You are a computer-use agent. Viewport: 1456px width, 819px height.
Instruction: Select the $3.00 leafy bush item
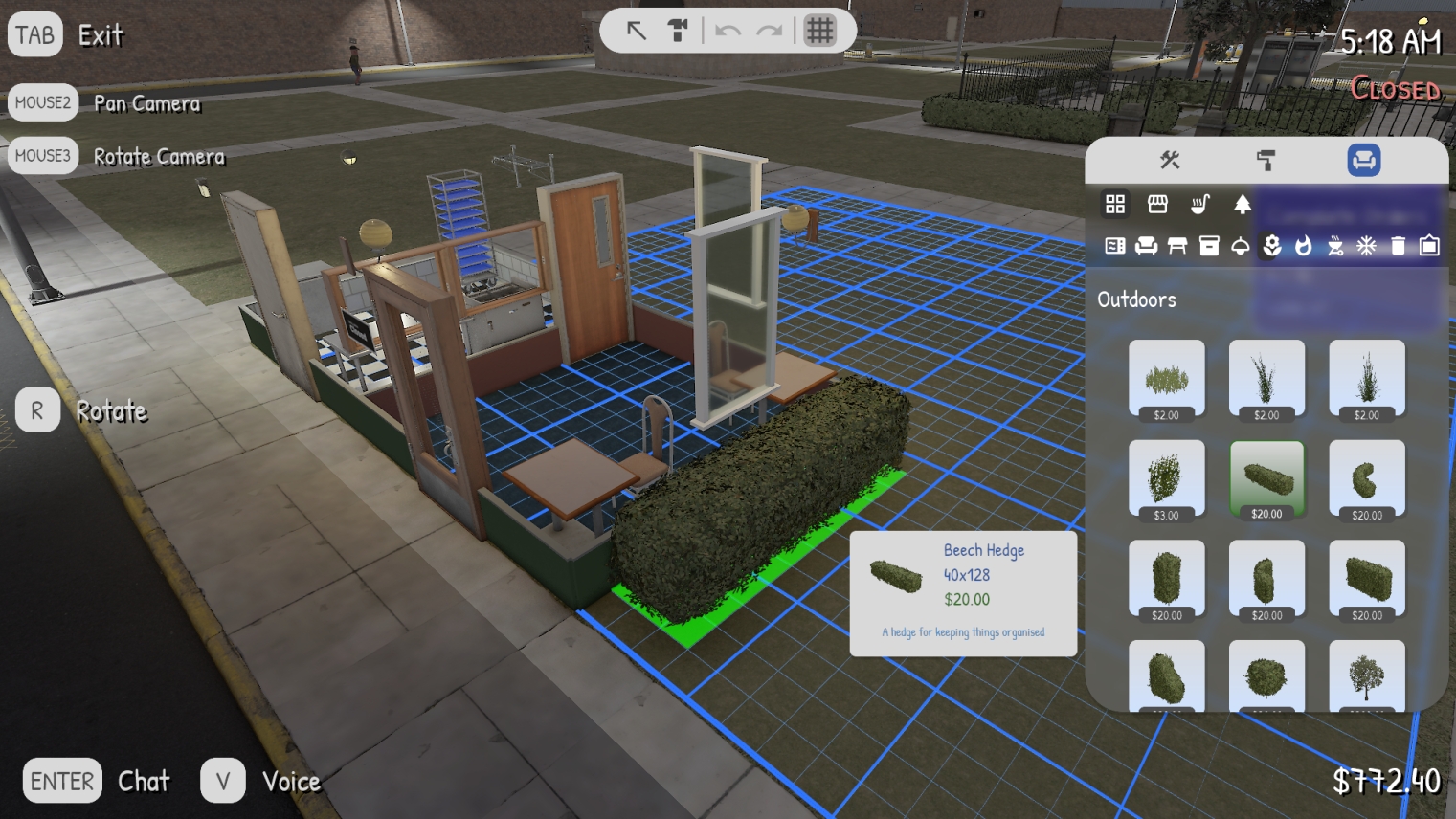point(1166,478)
